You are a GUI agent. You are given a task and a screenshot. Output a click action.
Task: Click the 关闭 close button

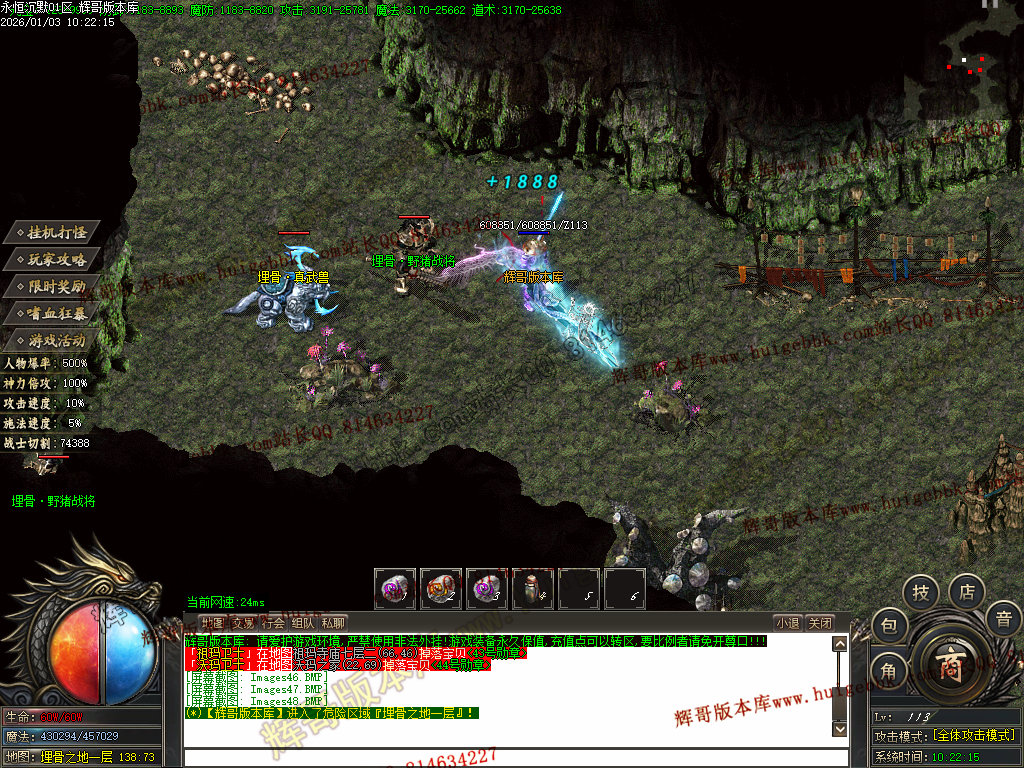pos(820,622)
